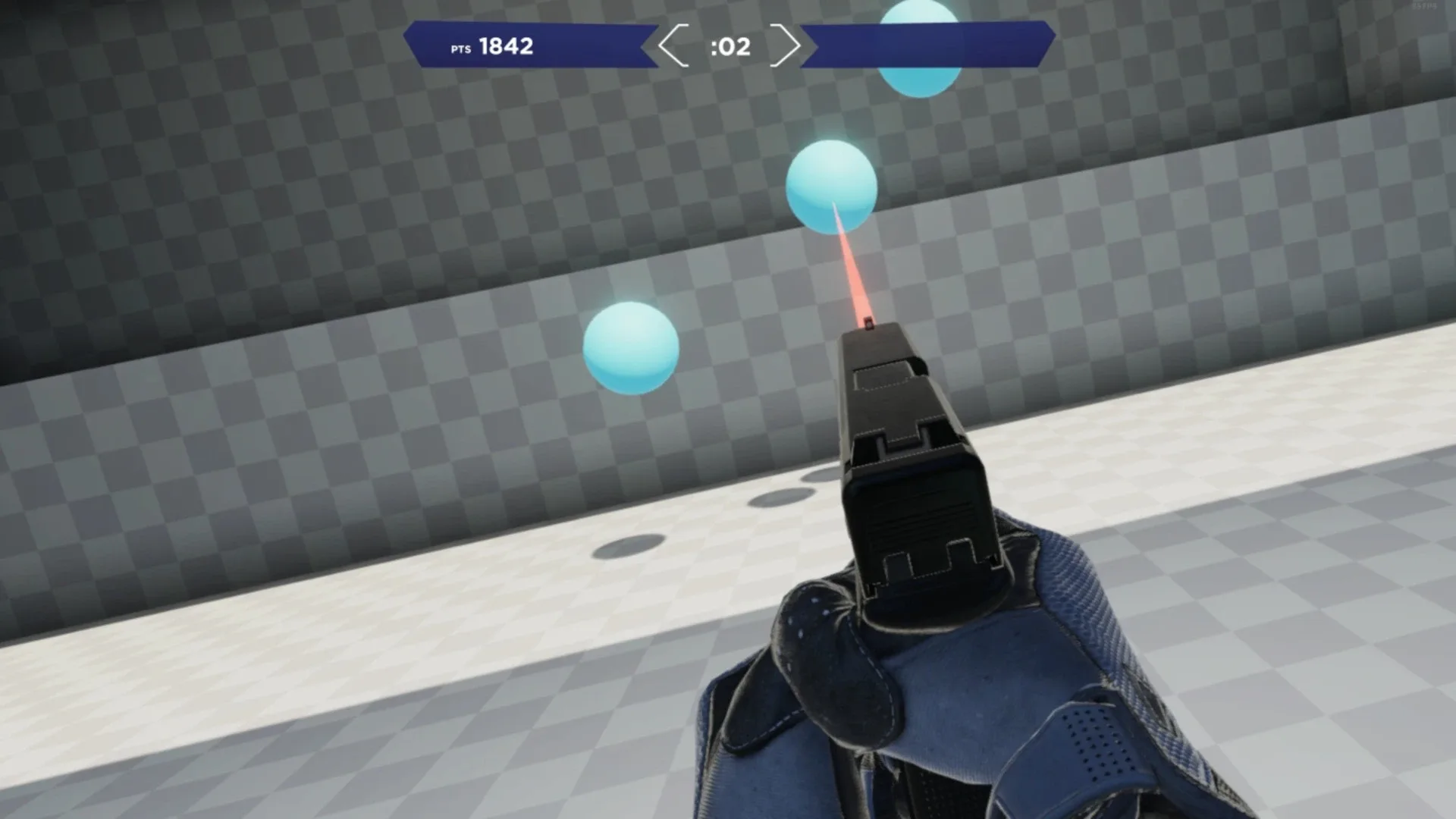Open the left chevron beside the timer

pyautogui.click(x=671, y=47)
